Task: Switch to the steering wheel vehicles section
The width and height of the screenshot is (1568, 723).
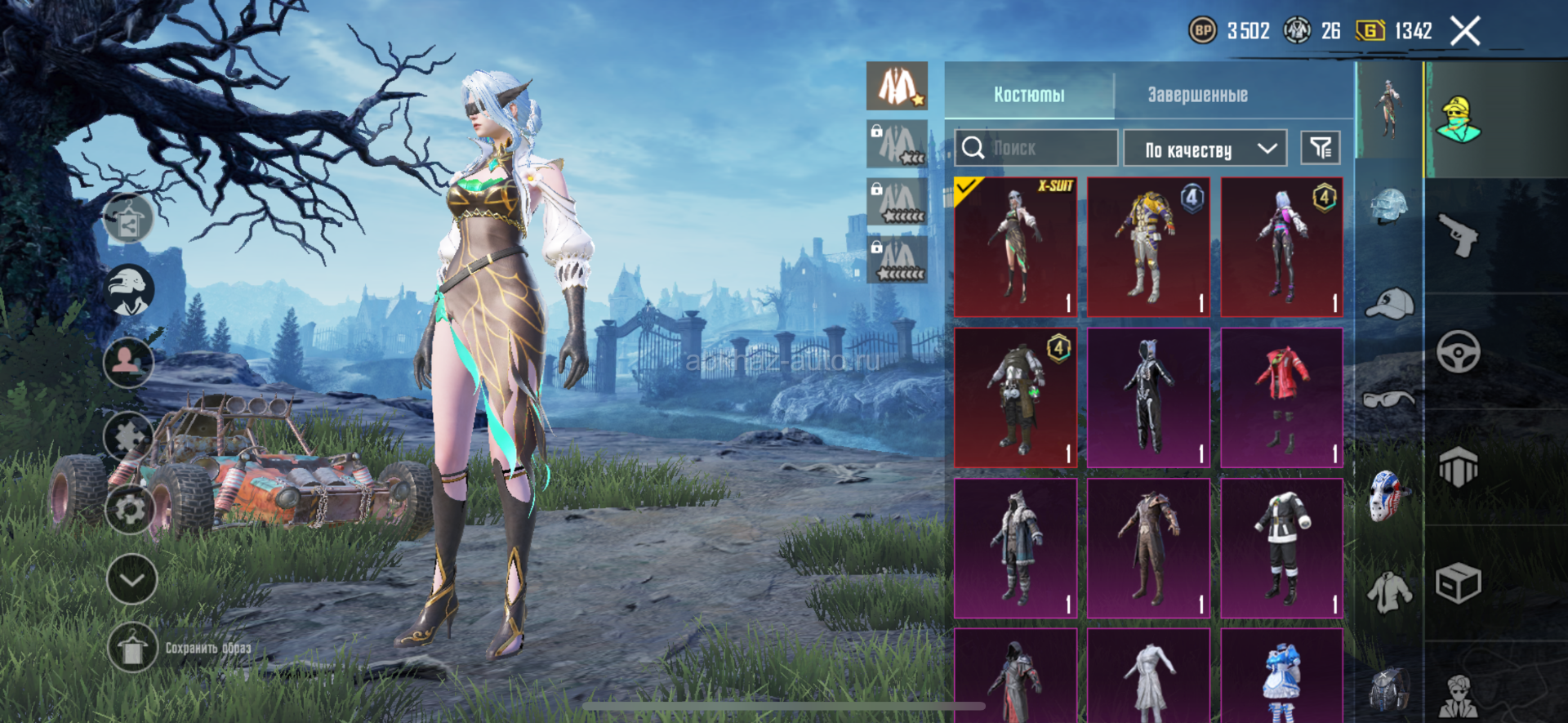Action: click(1459, 352)
